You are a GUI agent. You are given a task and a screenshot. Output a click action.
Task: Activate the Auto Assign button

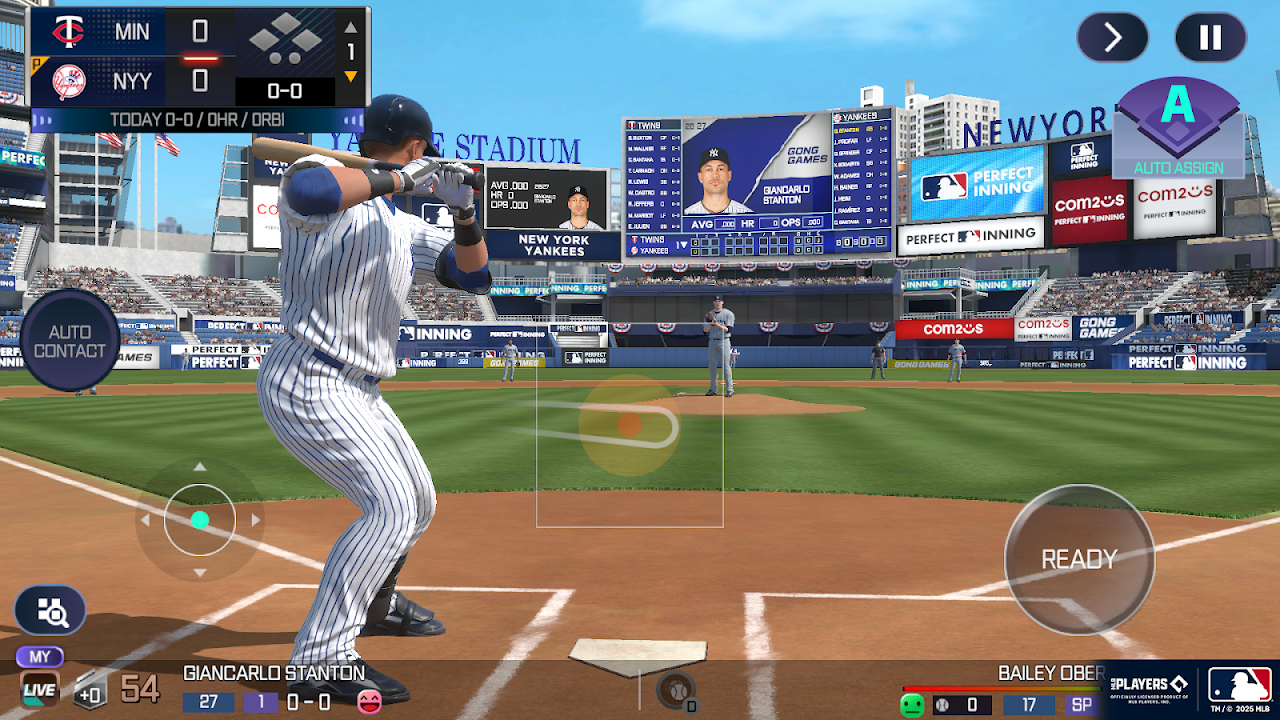(x=1178, y=128)
